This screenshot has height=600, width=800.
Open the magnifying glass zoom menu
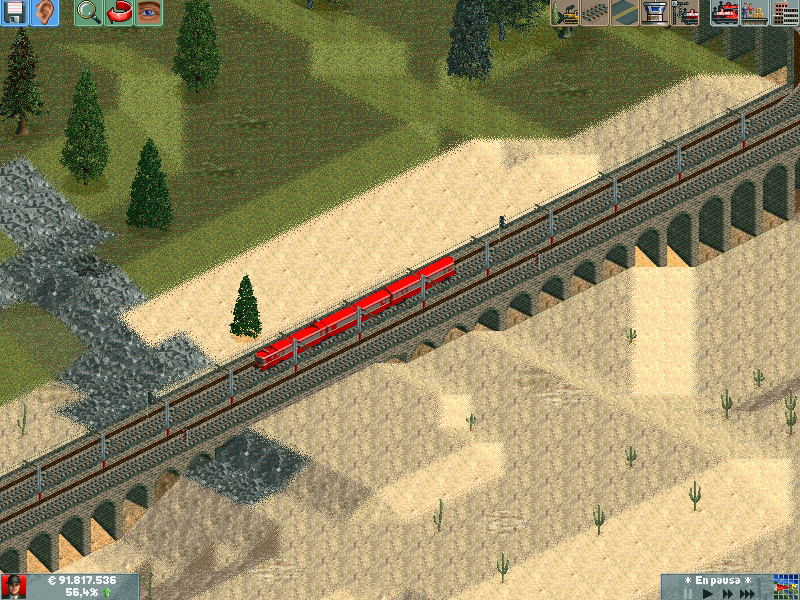89,13
